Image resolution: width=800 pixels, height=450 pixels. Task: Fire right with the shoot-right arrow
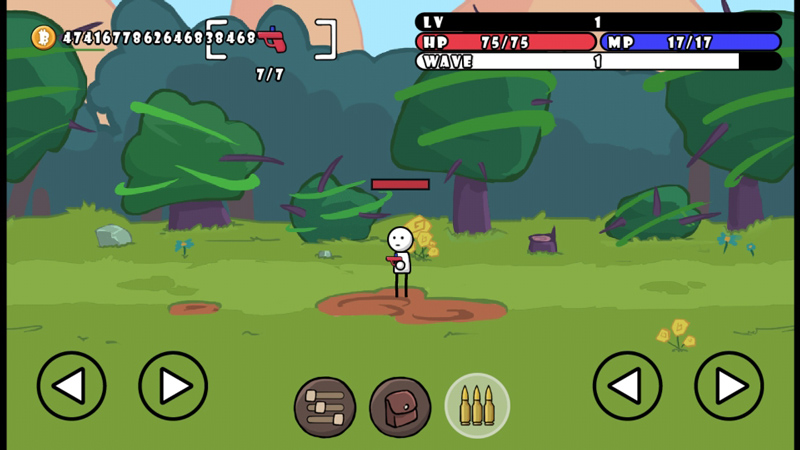[729, 386]
